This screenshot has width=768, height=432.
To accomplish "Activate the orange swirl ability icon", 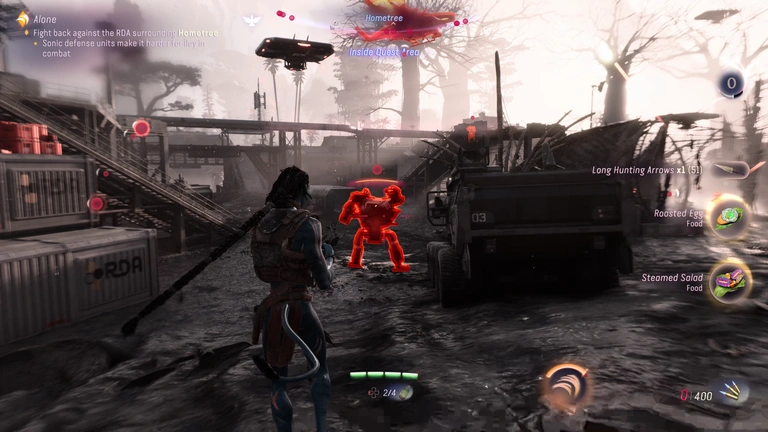I will click(567, 386).
